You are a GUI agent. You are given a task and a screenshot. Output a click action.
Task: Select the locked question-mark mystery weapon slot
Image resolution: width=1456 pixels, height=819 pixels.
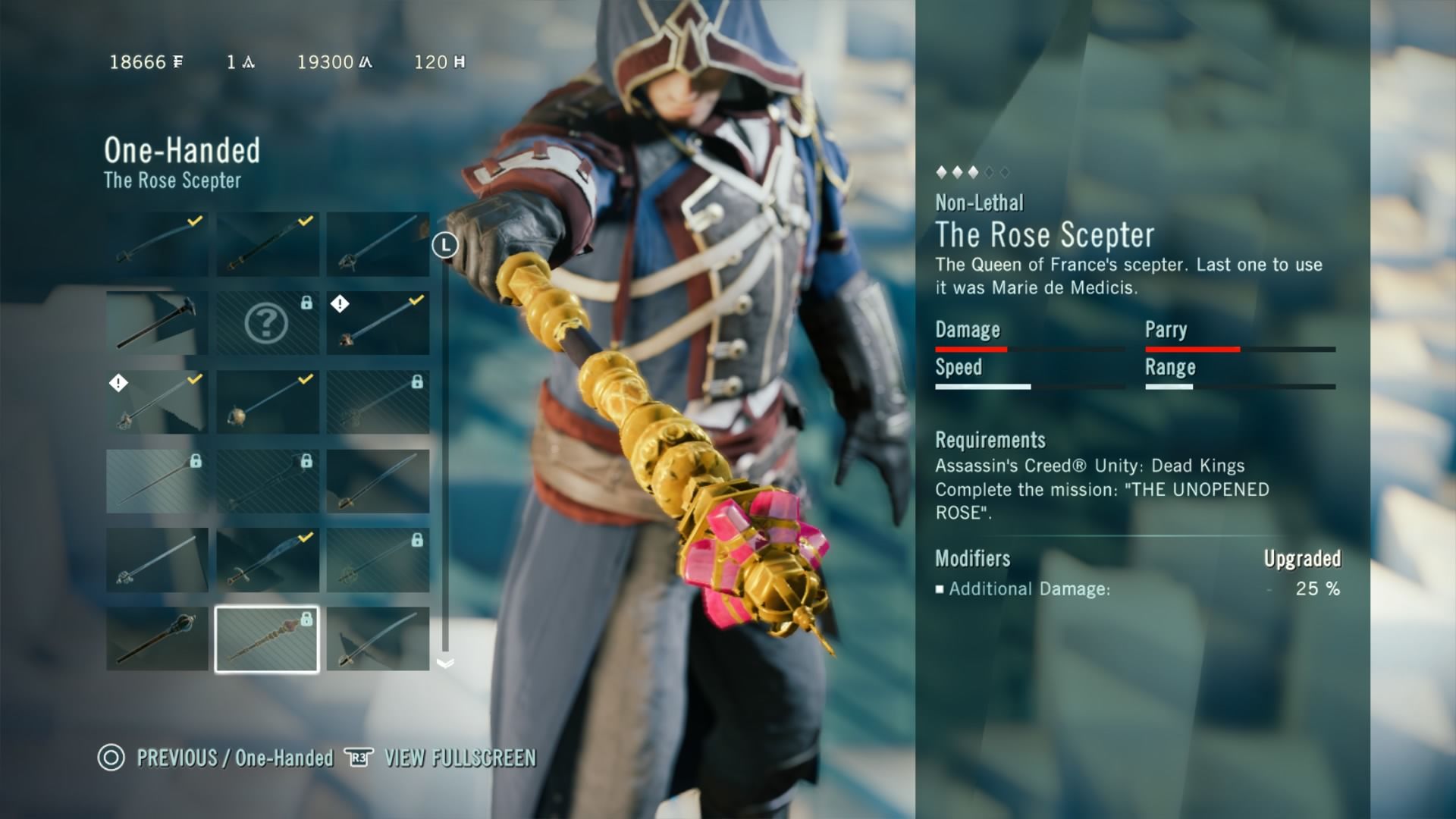[x=267, y=323]
